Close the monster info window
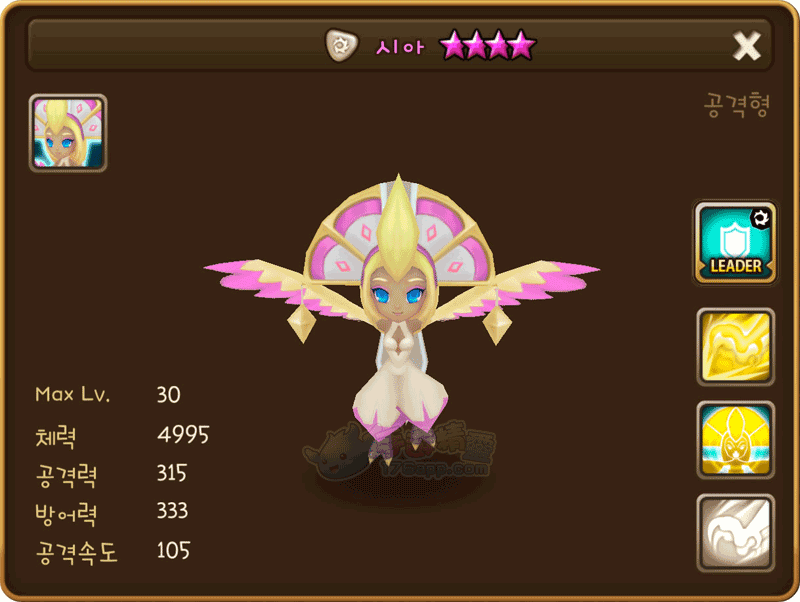The image size is (800, 602). tap(747, 45)
